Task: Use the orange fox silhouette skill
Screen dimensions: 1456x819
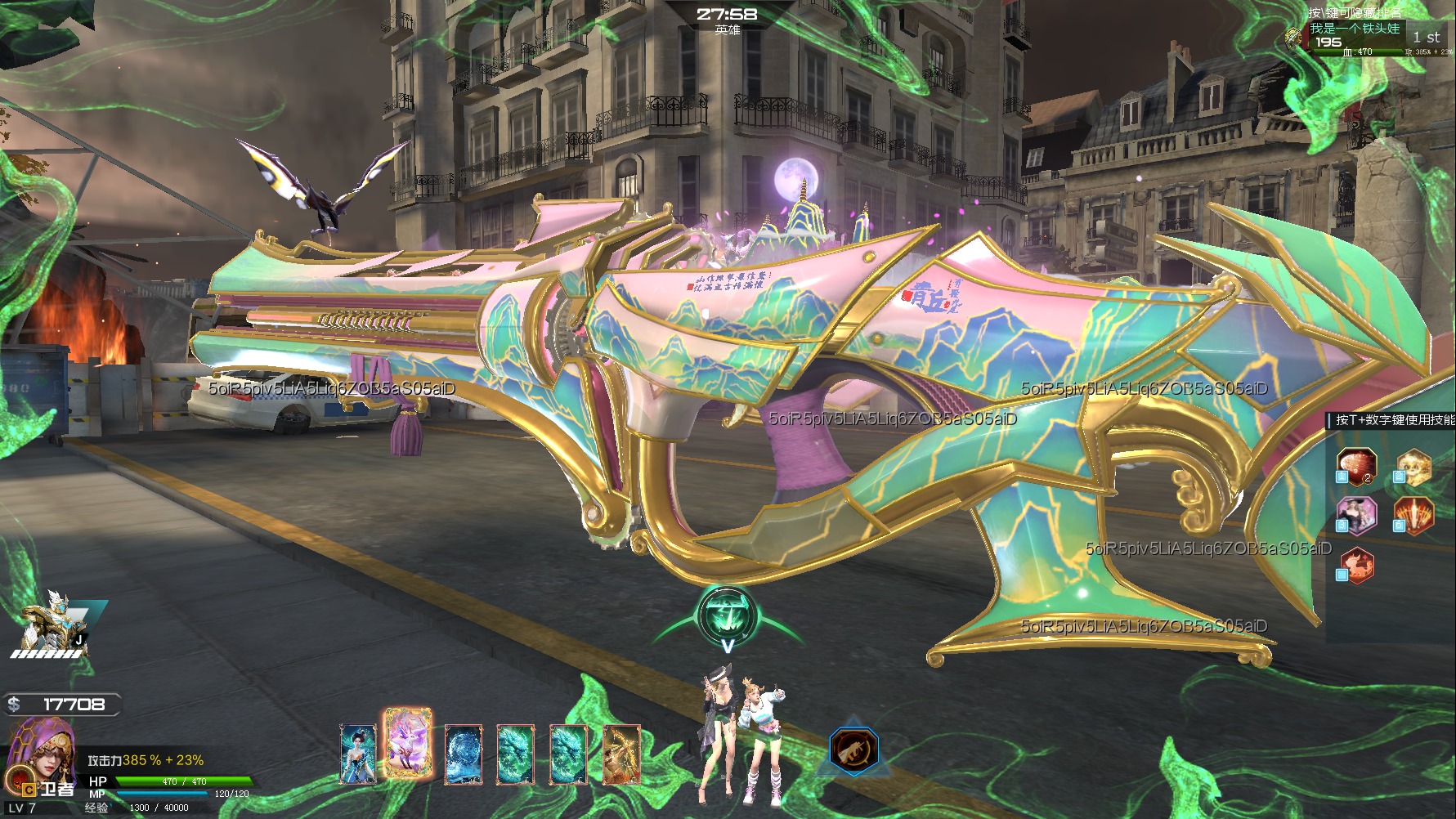Action: (1357, 565)
